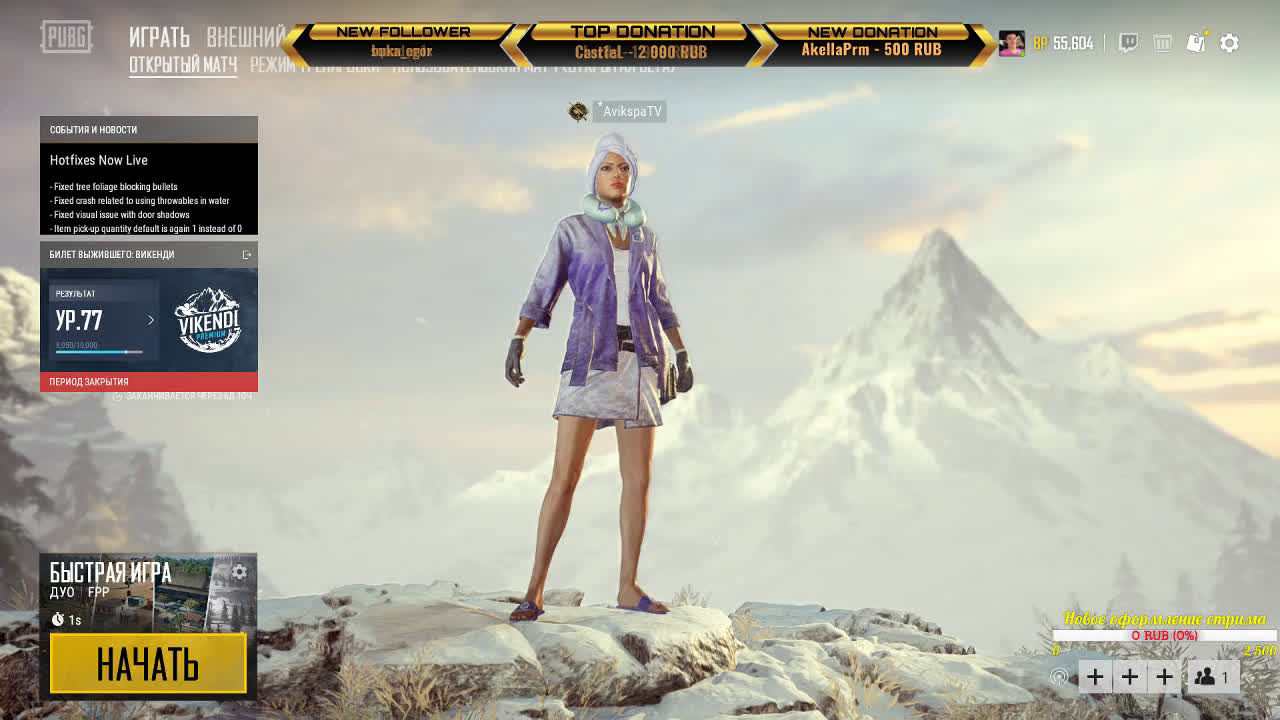Screen dimensions: 1280x720
Task: Open the friends list button
Action: coord(1213,677)
